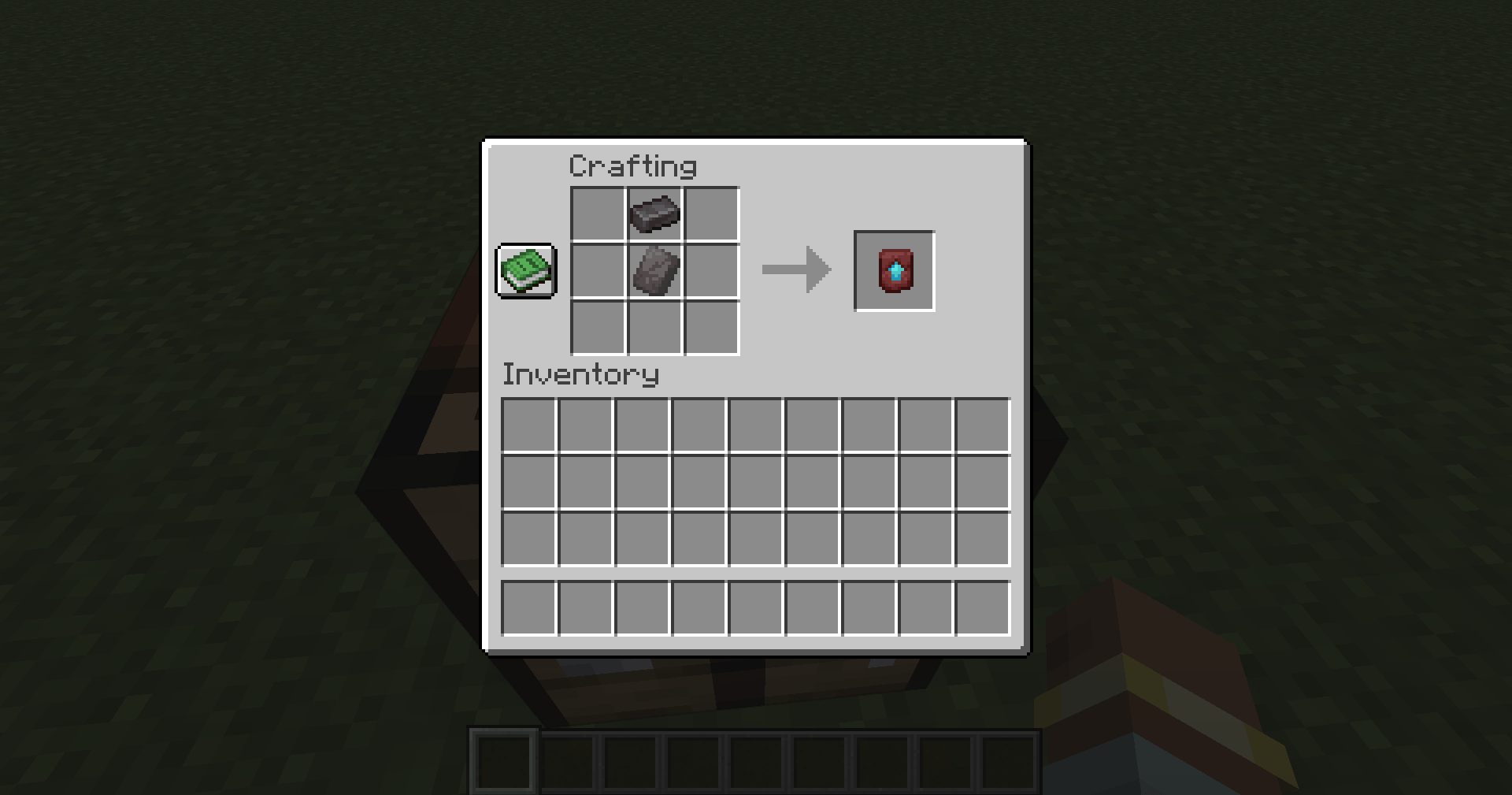Click the gray arrow pointing to the result

point(795,269)
